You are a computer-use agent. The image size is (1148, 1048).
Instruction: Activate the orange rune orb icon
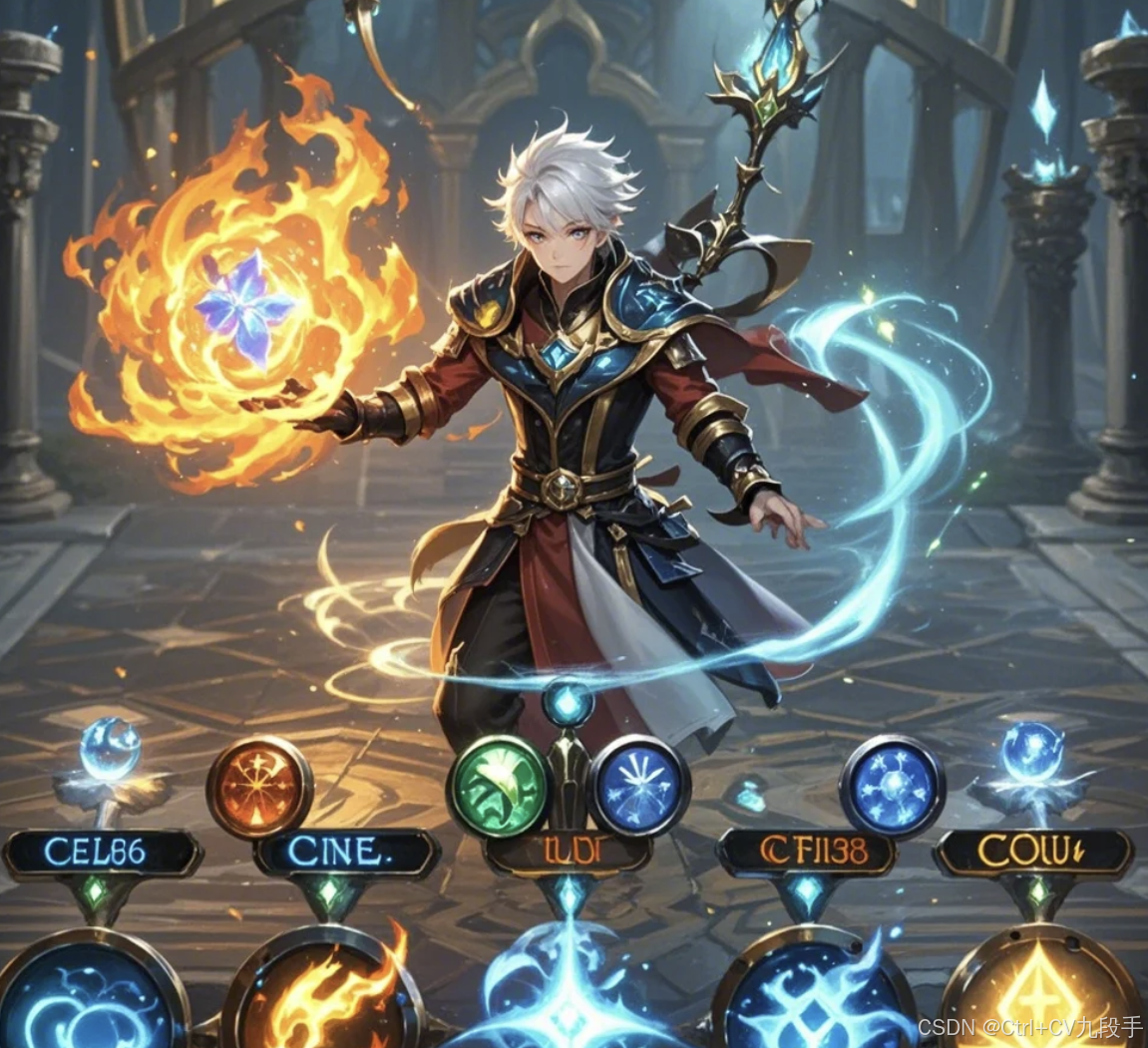click(x=259, y=787)
